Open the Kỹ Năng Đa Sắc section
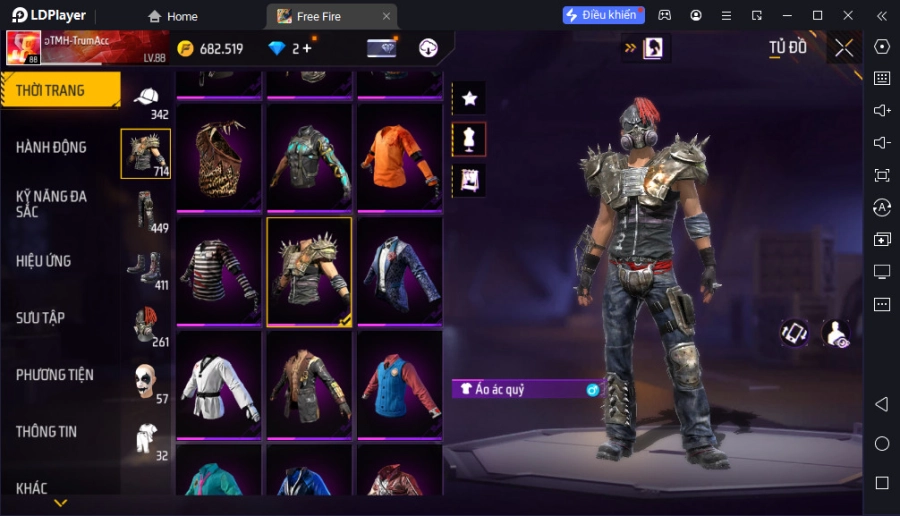900x516 pixels. pos(52,204)
